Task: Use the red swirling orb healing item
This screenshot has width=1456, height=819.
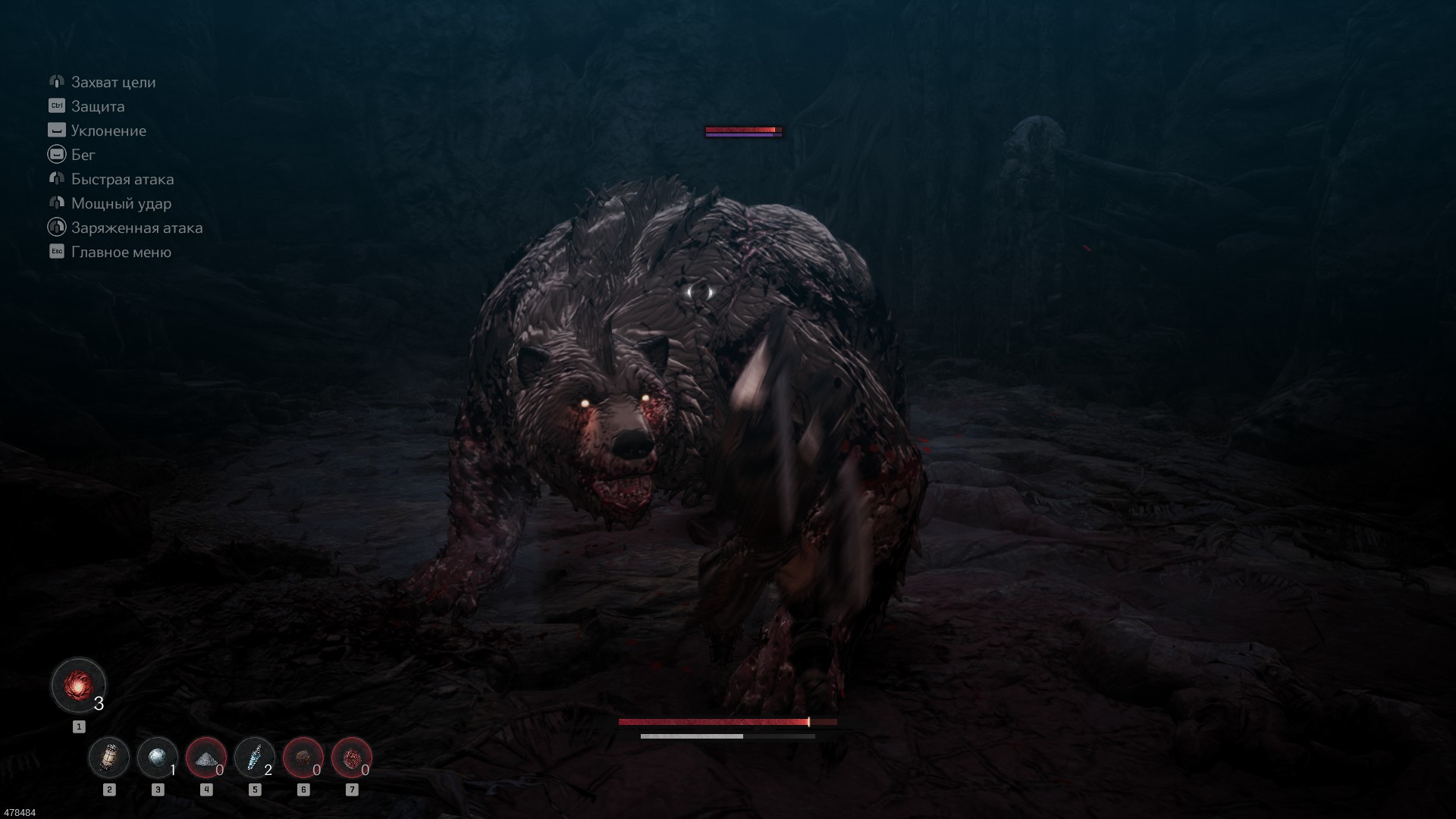Action: [x=78, y=686]
